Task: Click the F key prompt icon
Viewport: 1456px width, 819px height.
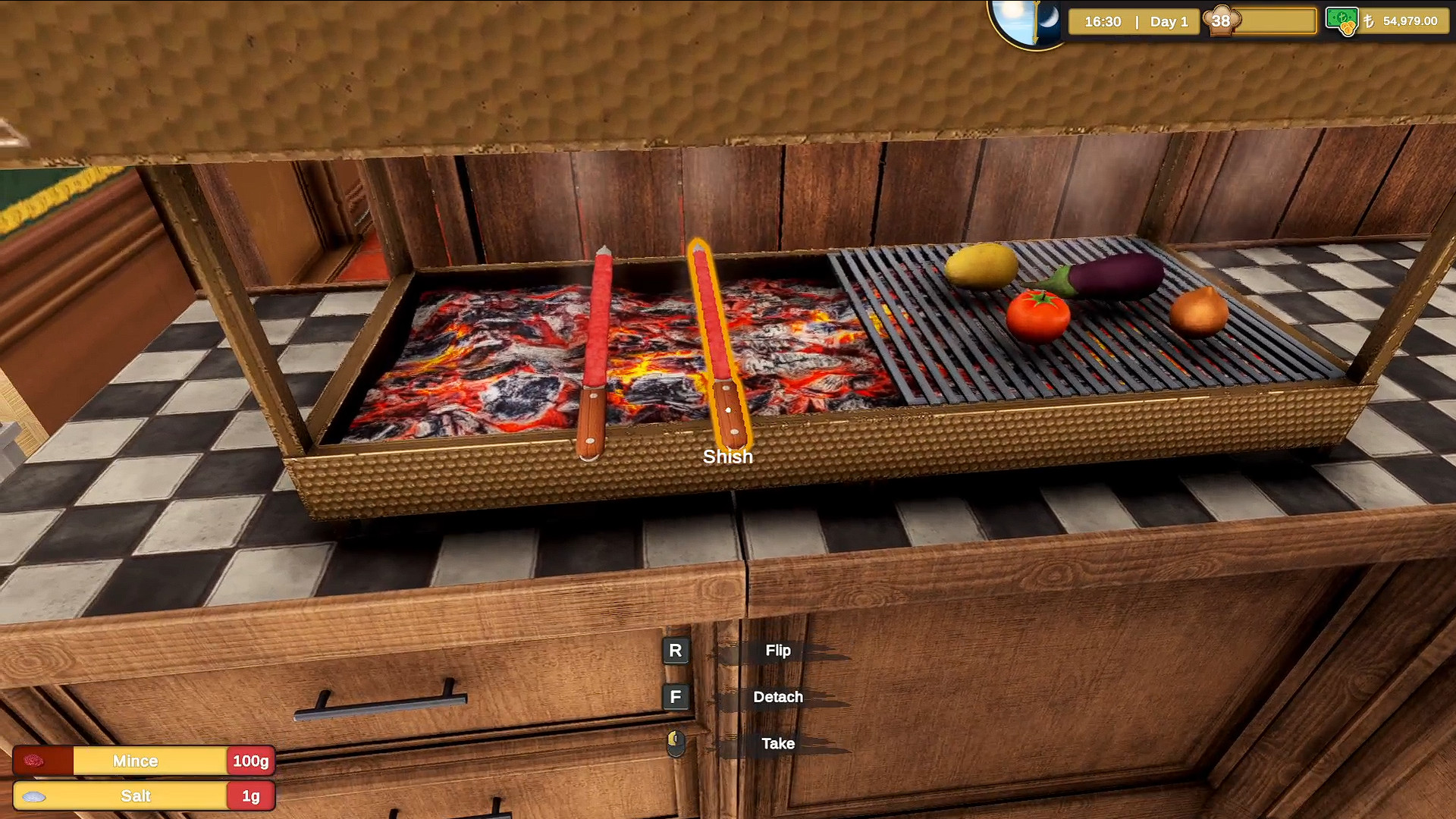Action: click(x=674, y=697)
